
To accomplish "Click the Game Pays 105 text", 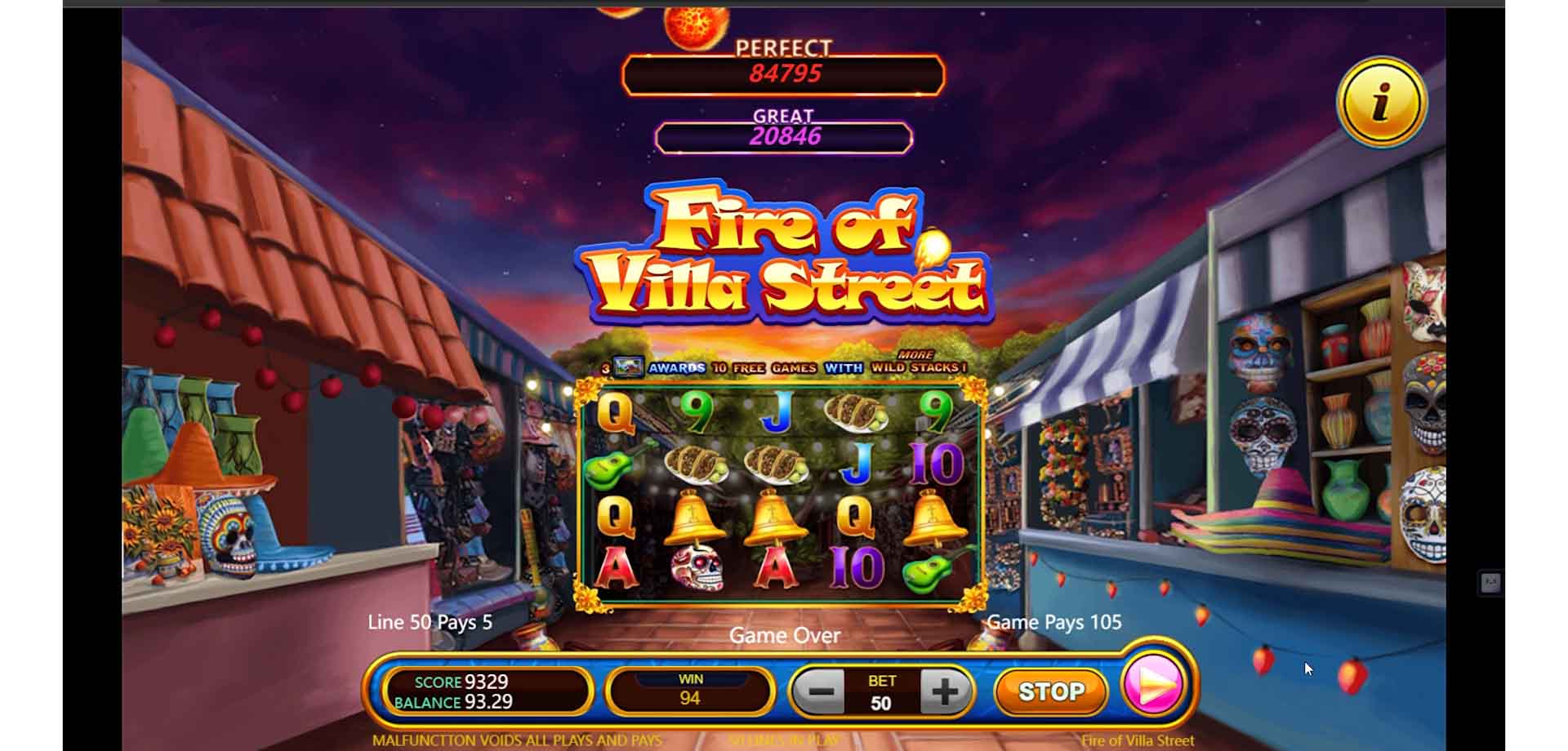I will click(x=1053, y=623).
